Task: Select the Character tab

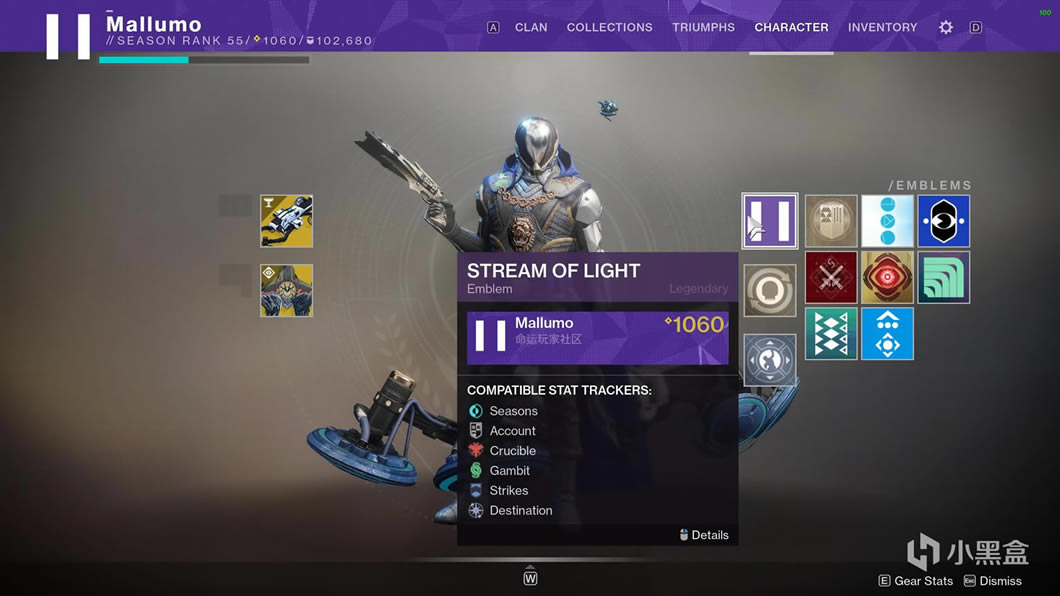Action: click(791, 27)
